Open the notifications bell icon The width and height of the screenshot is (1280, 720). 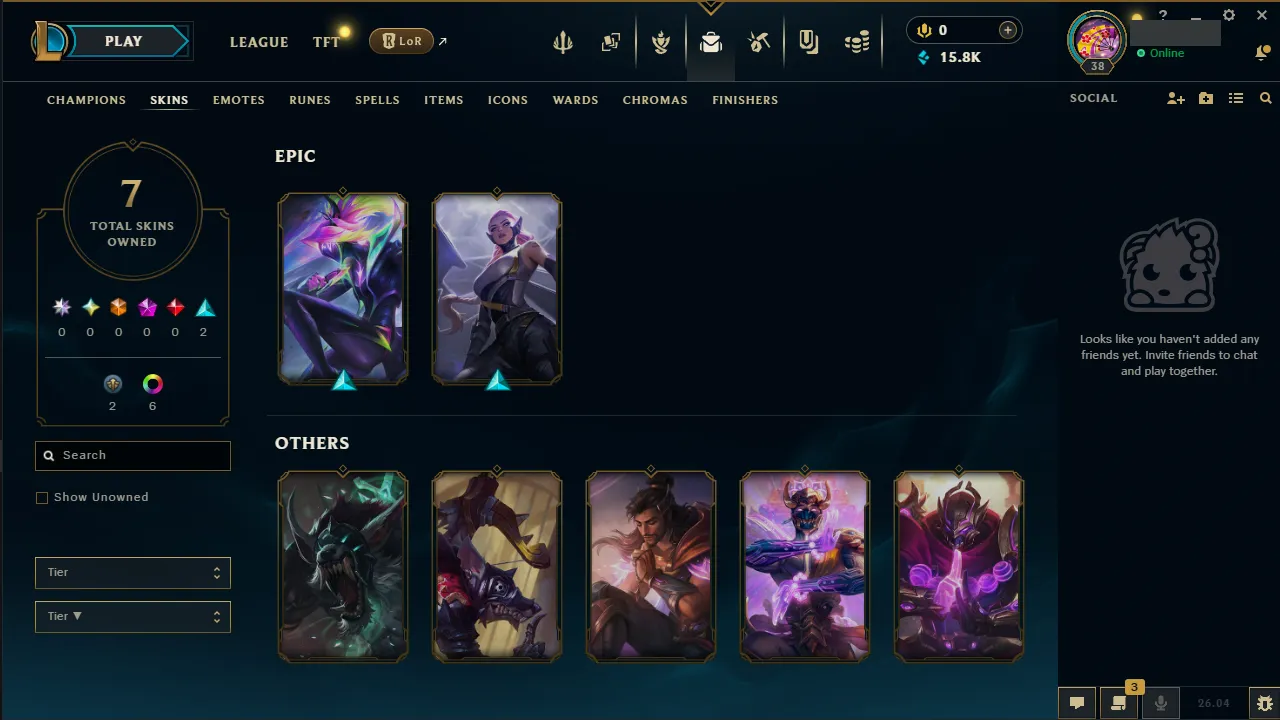click(1262, 52)
